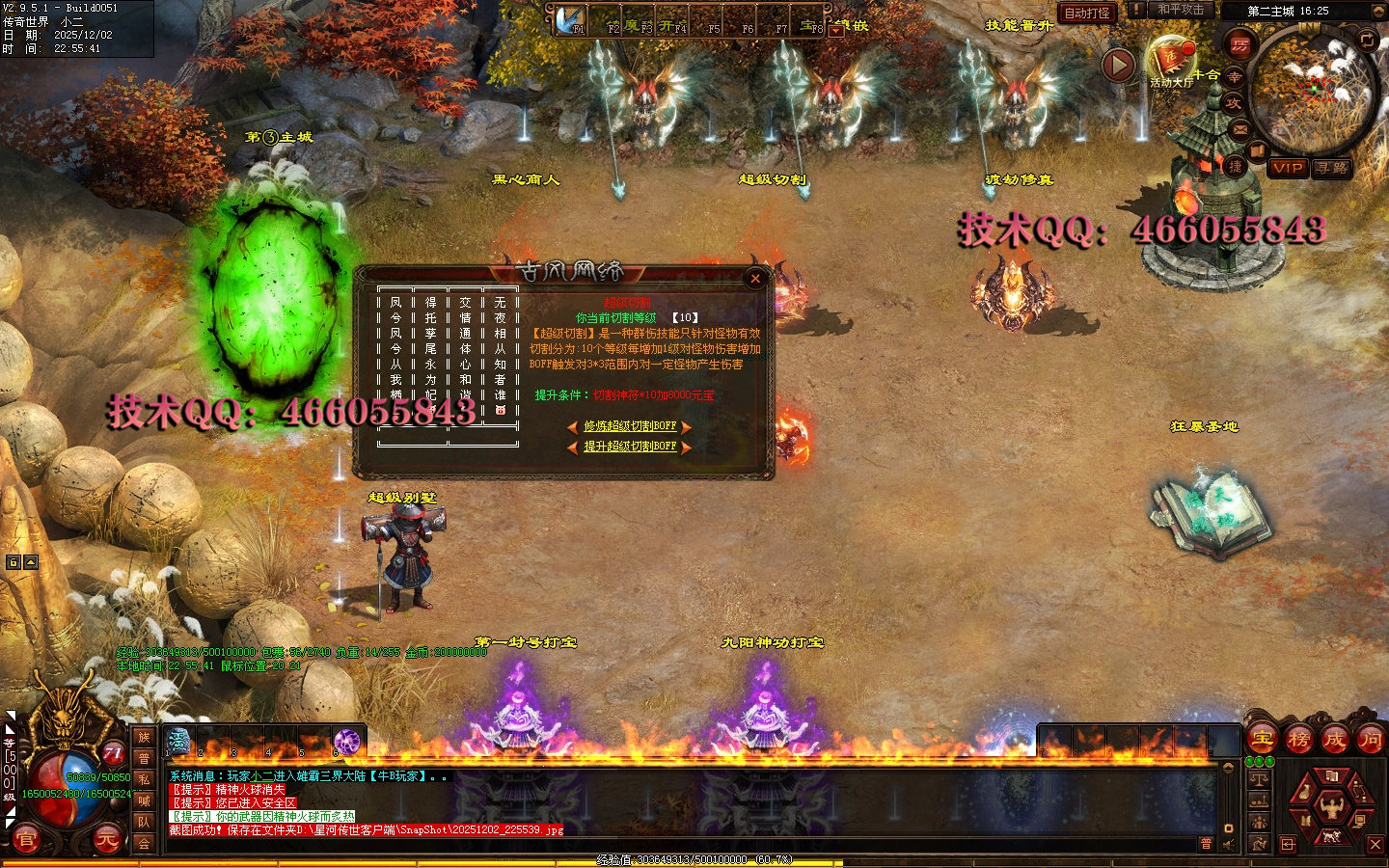Open the mail envelope icon
1389x868 pixels.
[x=1240, y=128]
